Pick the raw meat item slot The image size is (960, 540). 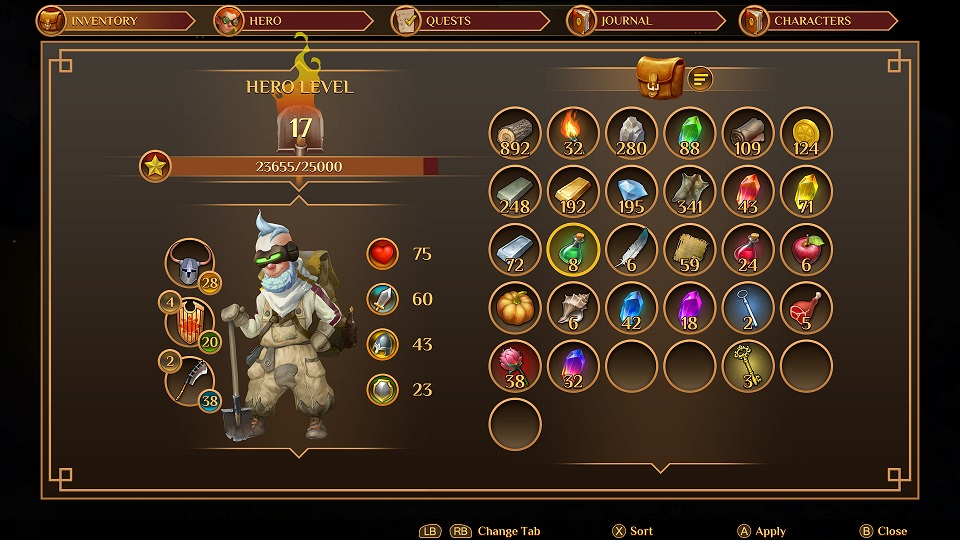pos(806,308)
